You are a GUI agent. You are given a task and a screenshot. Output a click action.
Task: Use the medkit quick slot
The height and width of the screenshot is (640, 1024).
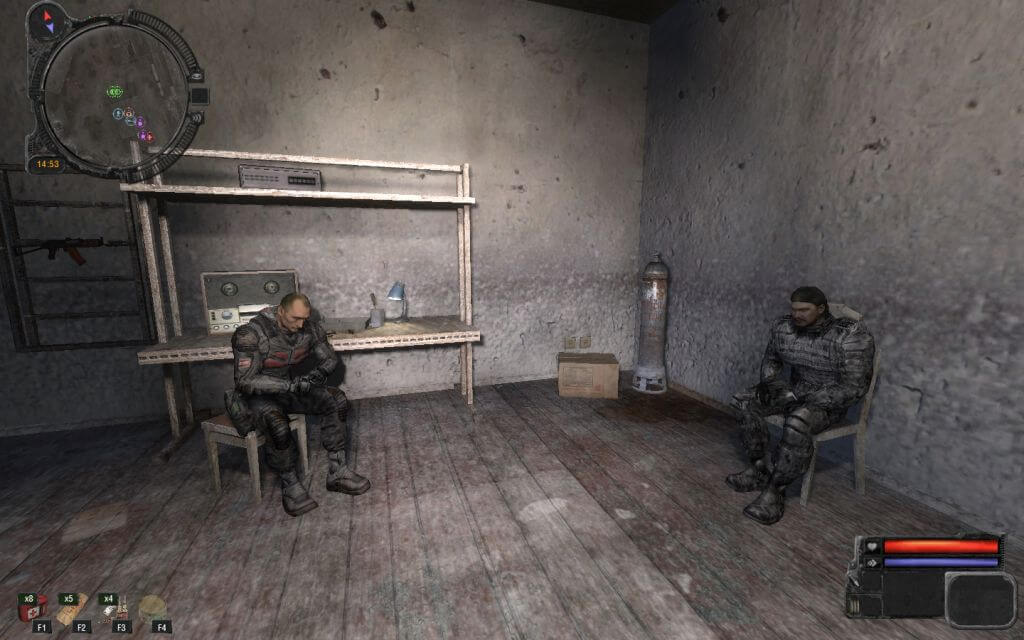click(32, 609)
